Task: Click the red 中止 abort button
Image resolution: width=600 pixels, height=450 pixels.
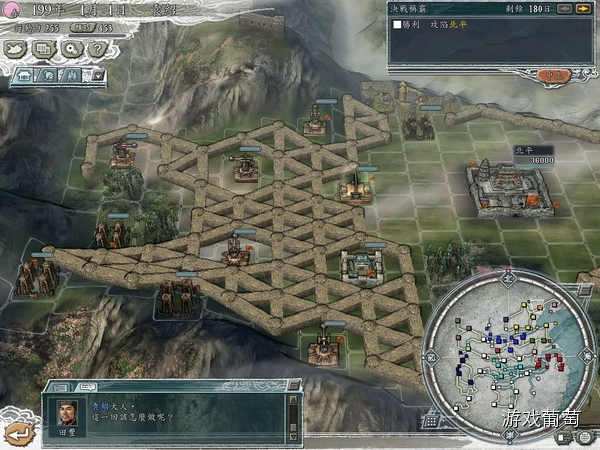Action: click(550, 75)
